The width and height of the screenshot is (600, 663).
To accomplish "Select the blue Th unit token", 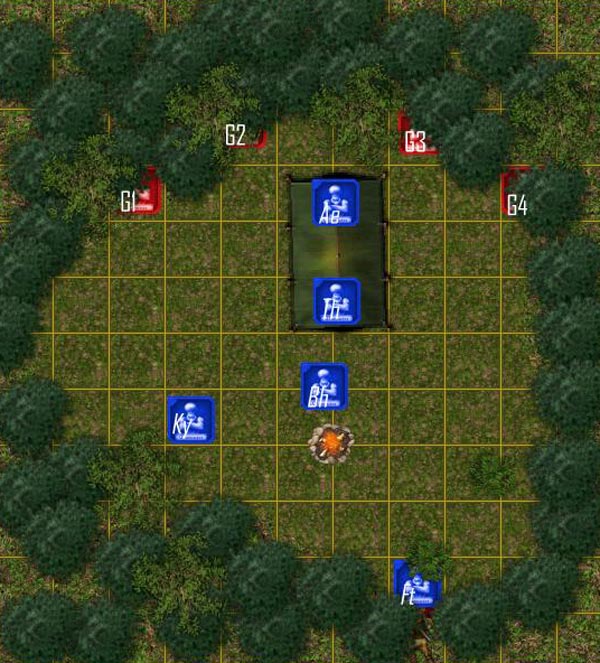I will pos(336,301).
